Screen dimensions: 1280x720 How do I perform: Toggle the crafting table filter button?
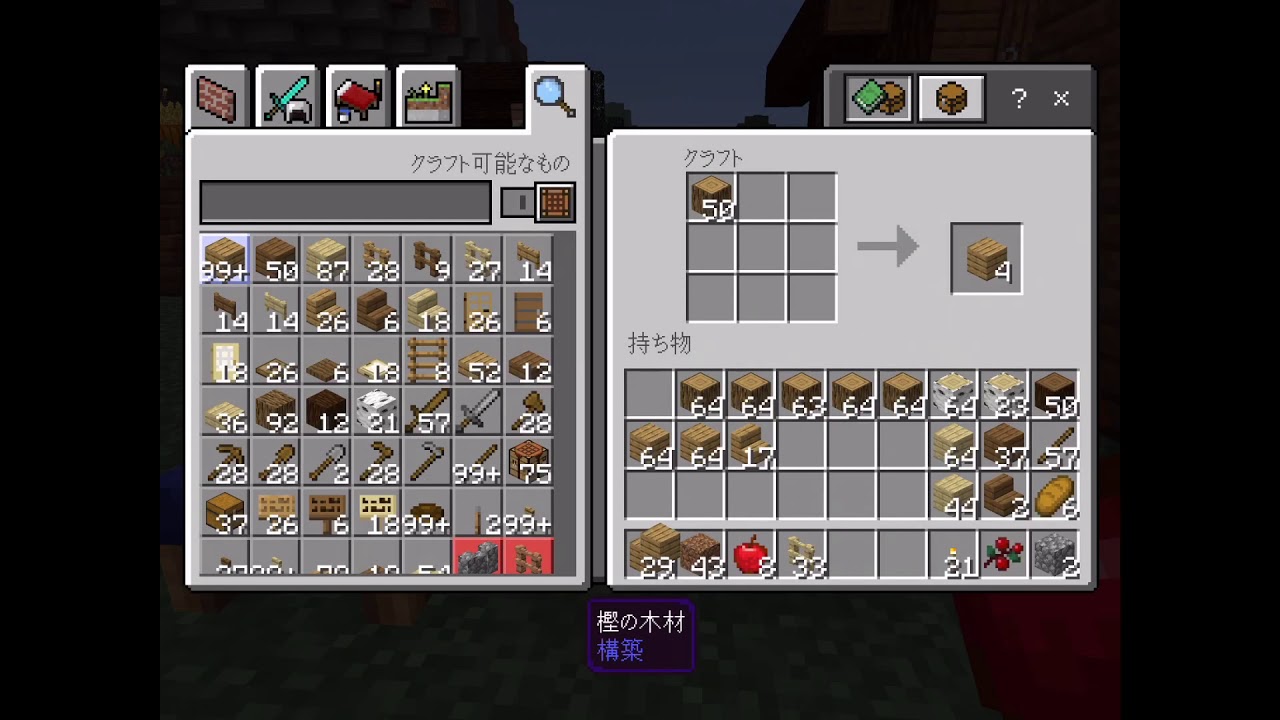point(557,202)
